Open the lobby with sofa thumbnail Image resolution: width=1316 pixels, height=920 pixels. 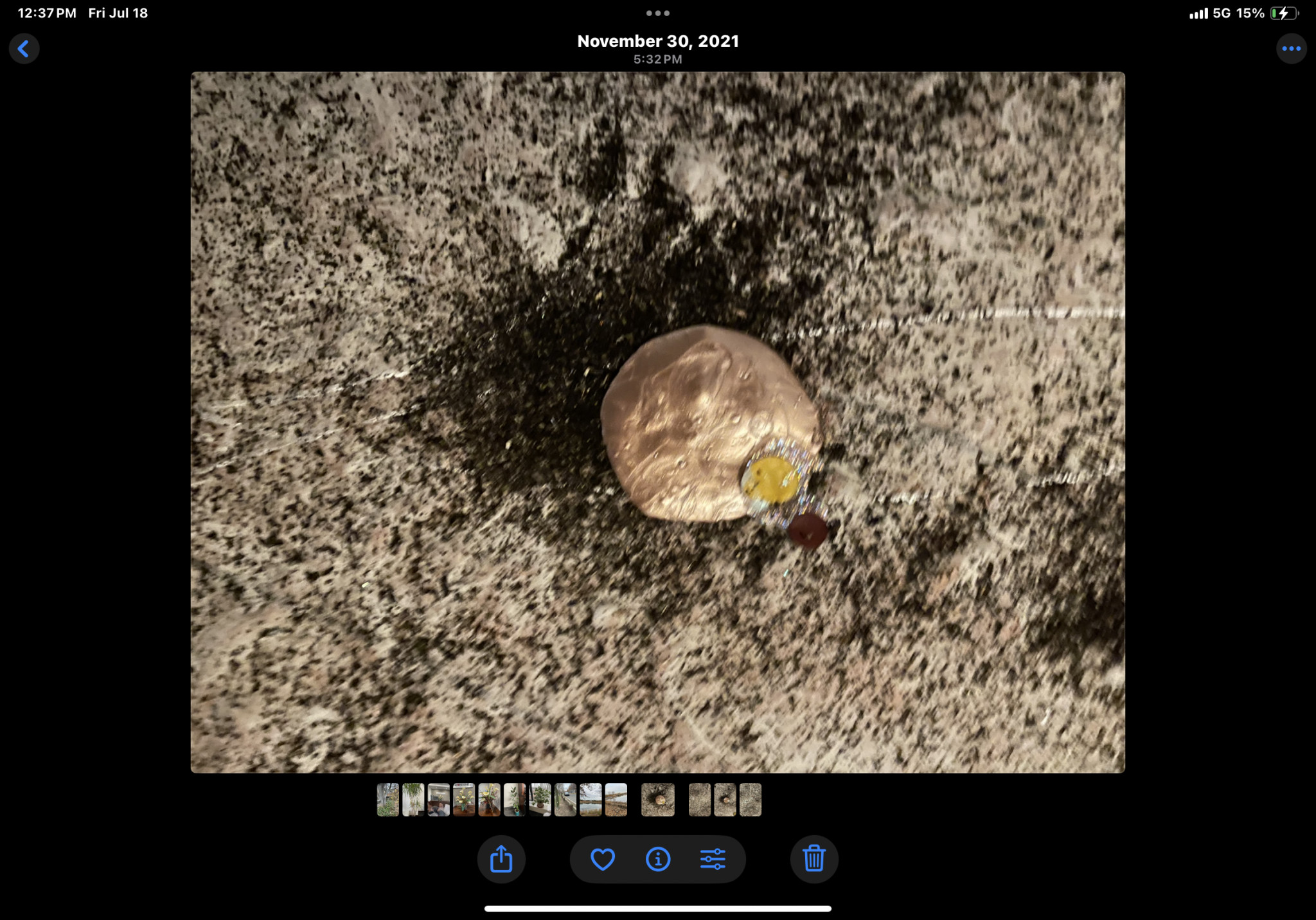(x=439, y=800)
